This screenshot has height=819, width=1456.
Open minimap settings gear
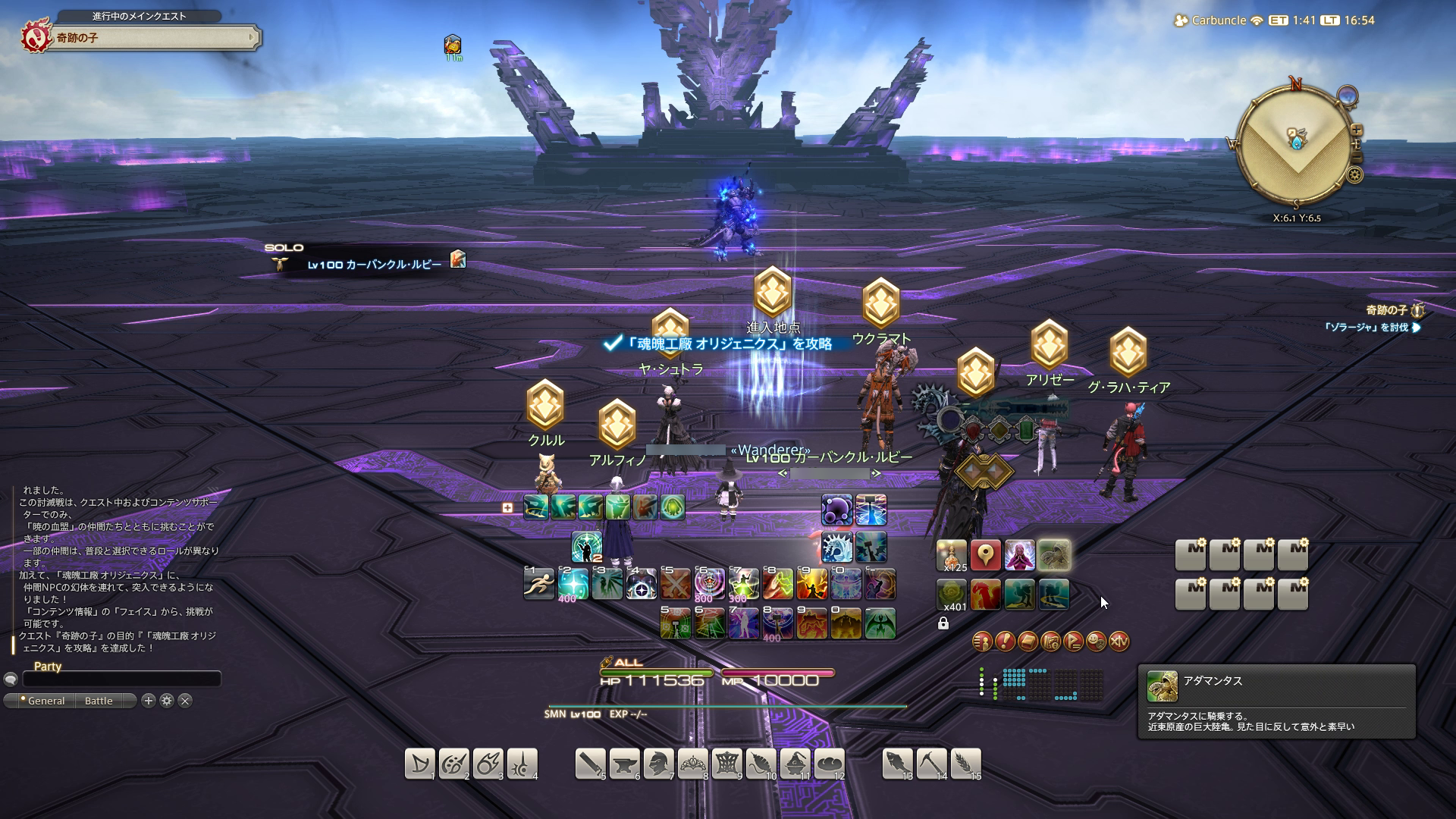pyautogui.click(x=1354, y=175)
